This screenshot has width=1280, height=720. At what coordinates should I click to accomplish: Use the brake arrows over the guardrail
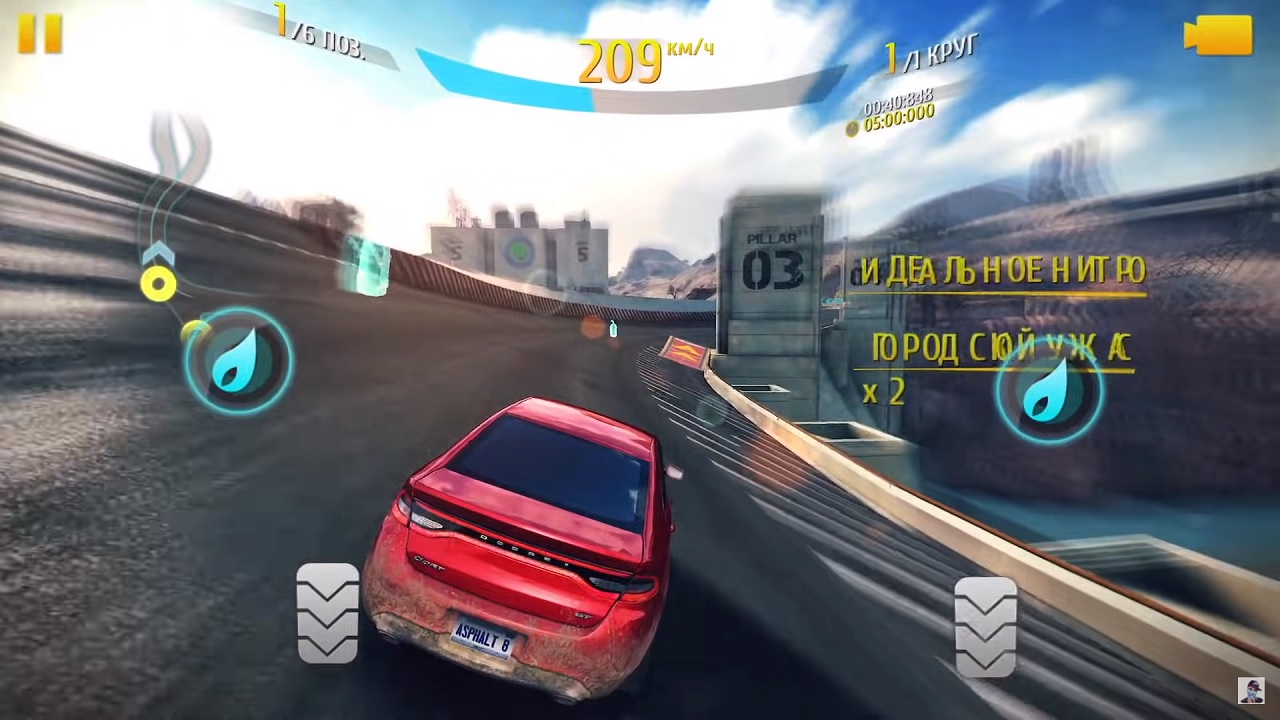point(985,627)
